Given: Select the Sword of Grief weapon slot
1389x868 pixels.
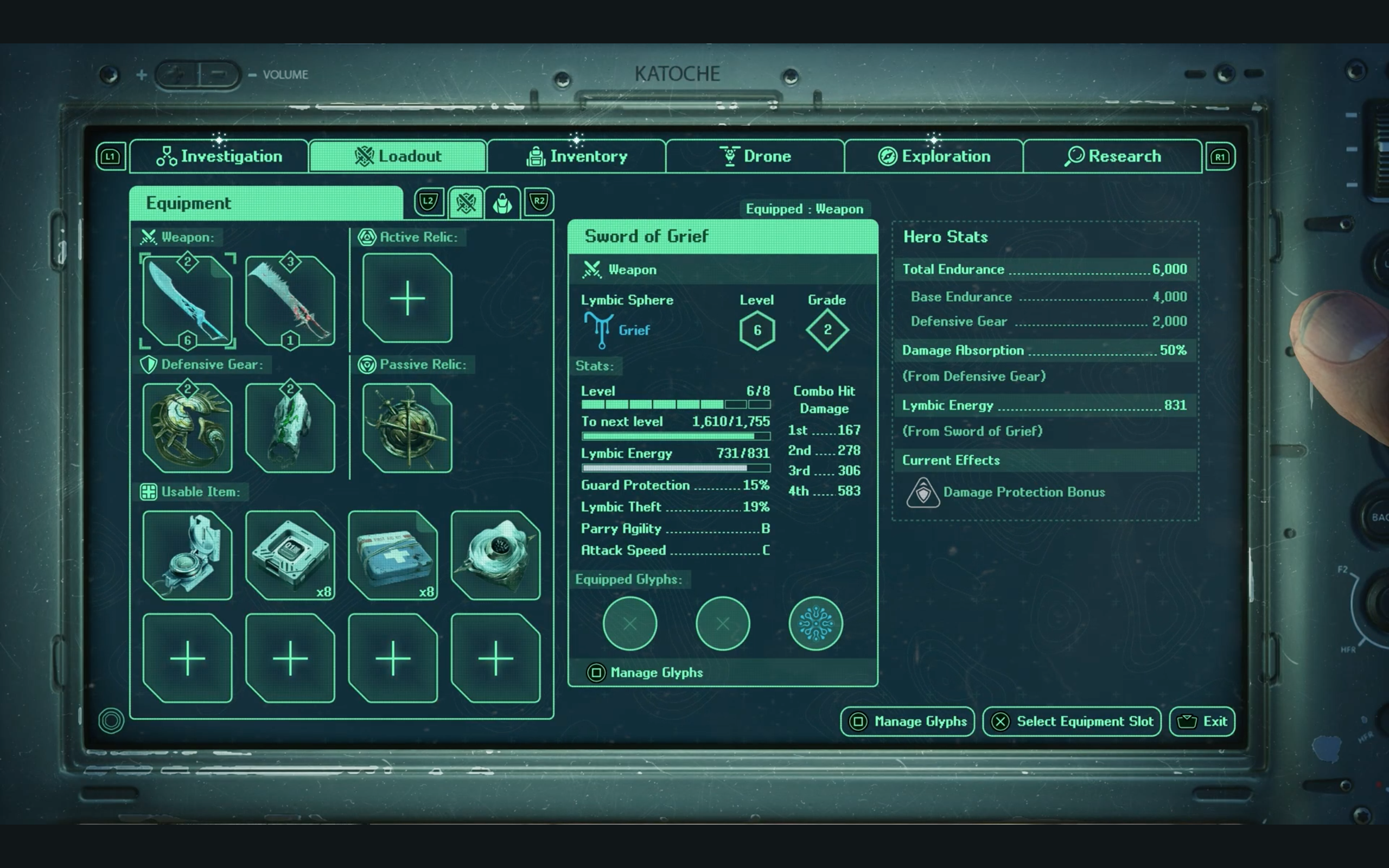Looking at the screenshot, I should tap(187, 300).
